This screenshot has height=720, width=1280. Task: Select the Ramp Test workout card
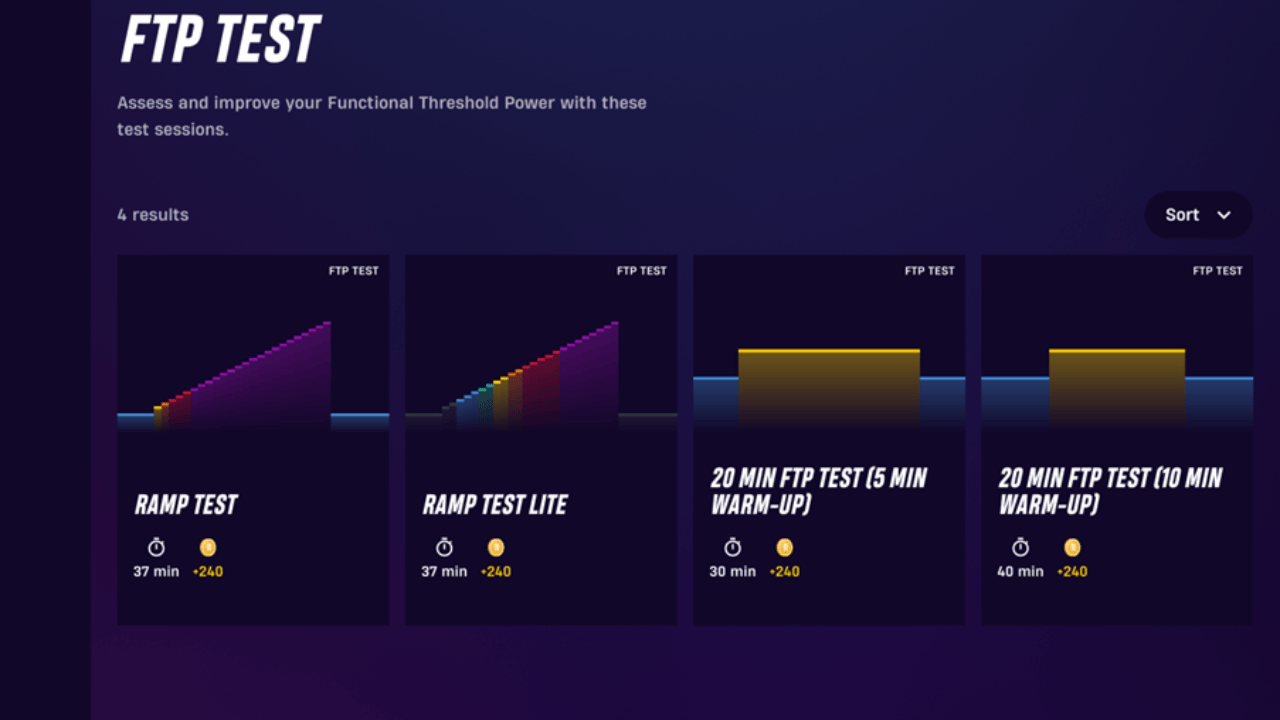pos(253,438)
